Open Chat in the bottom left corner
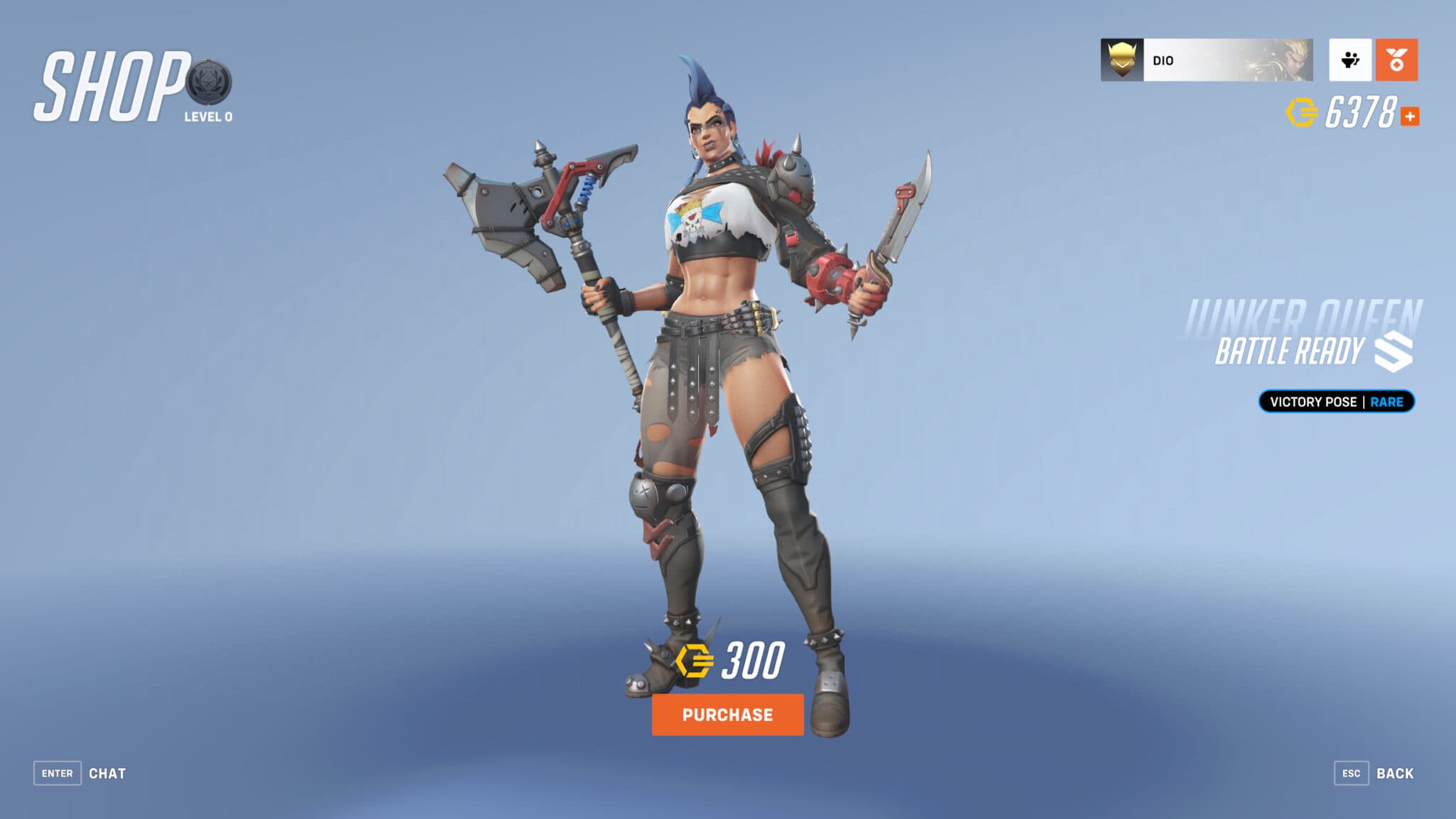The height and width of the screenshot is (819, 1456). pos(107,774)
